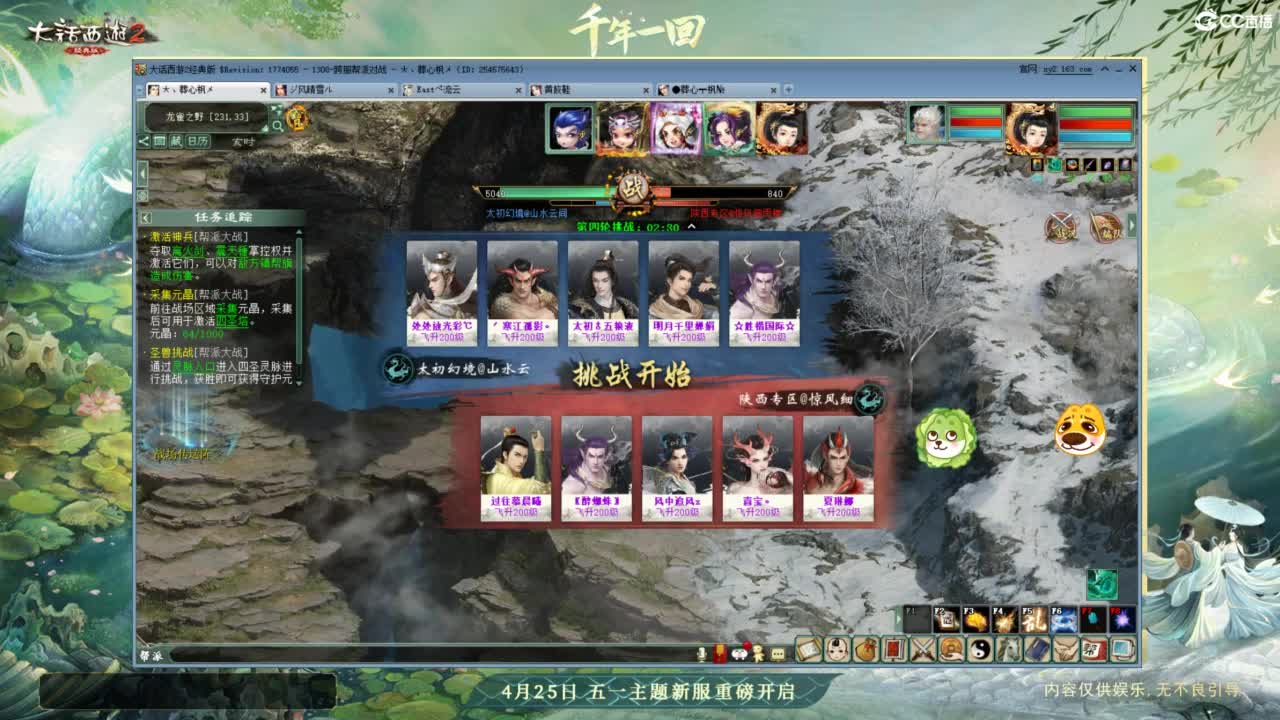The image size is (1280, 720).
Task: Switch to the 黄舷鞋 character tab
Action: point(560,89)
